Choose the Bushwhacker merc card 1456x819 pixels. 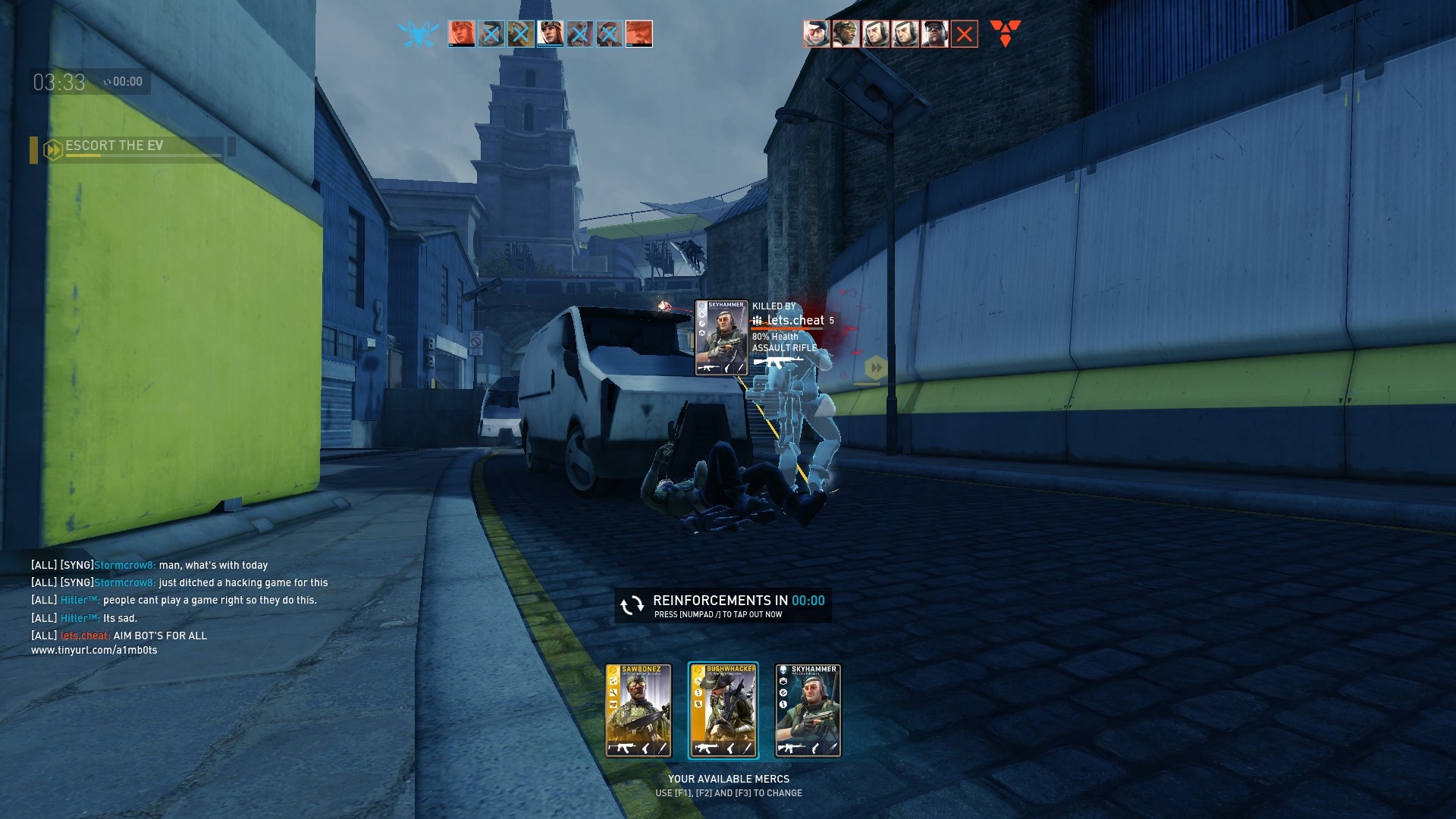click(723, 711)
